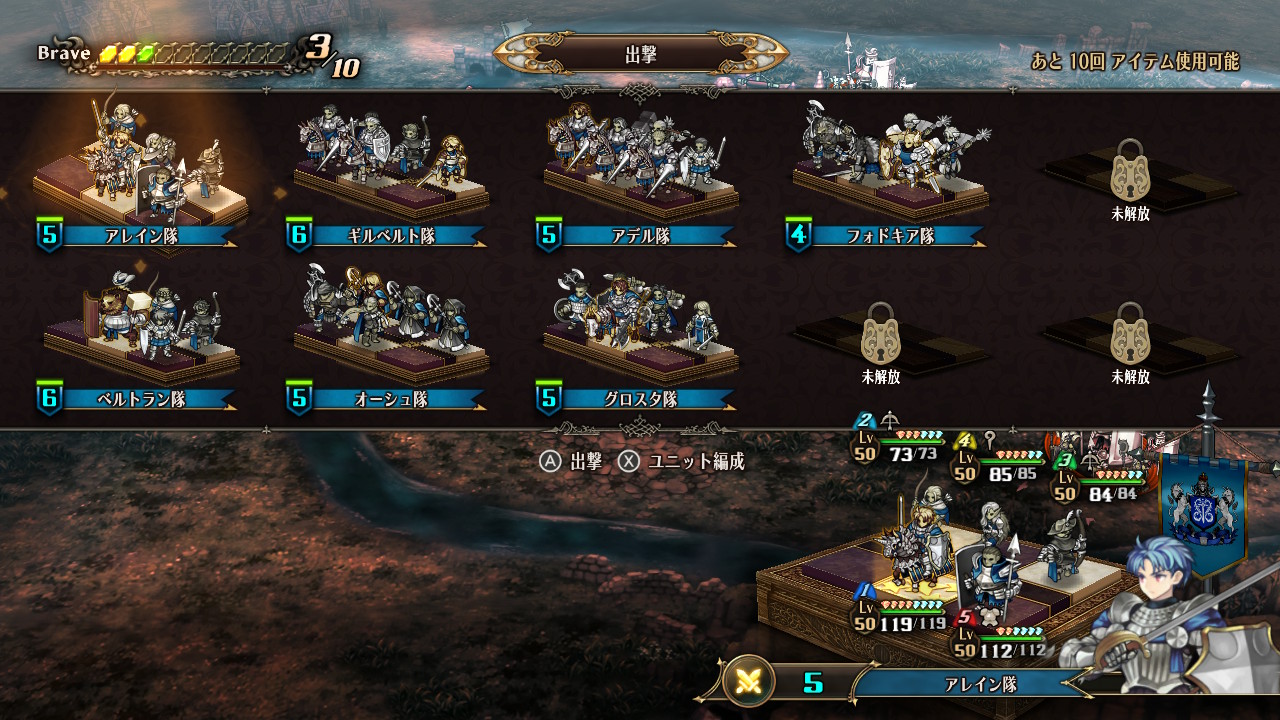Screen dimensions: 1280x720
Task: Select the オーシュ隊 squad
Action: coord(390,340)
